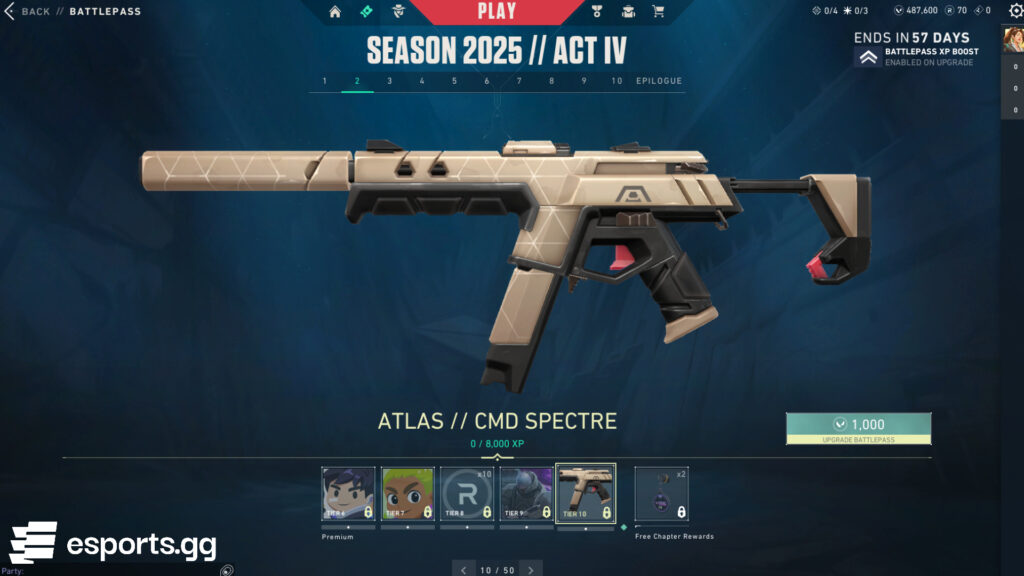1024x576 pixels.
Task: Select the Tier 10 Spectre reward
Action: pos(585,494)
